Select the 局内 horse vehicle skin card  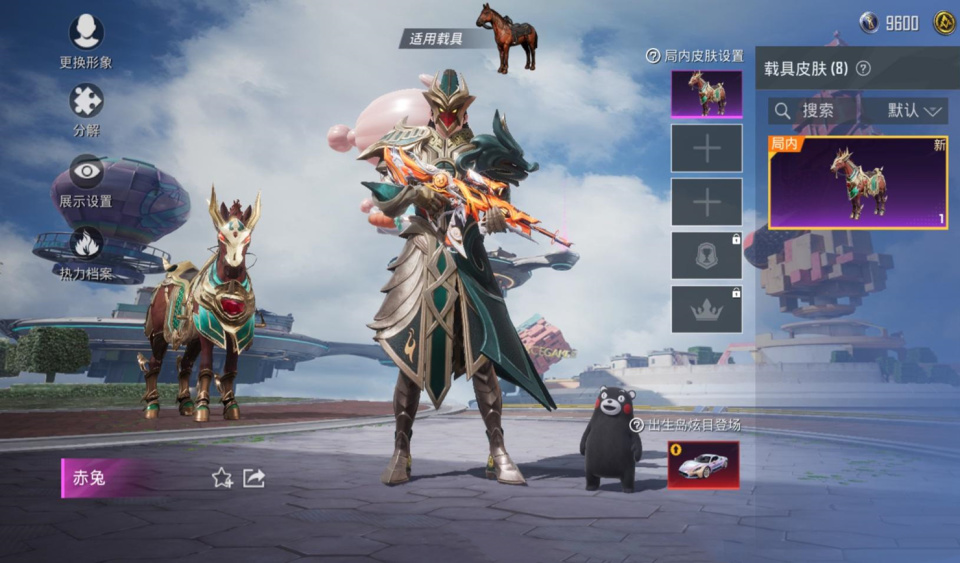coord(857,182)
